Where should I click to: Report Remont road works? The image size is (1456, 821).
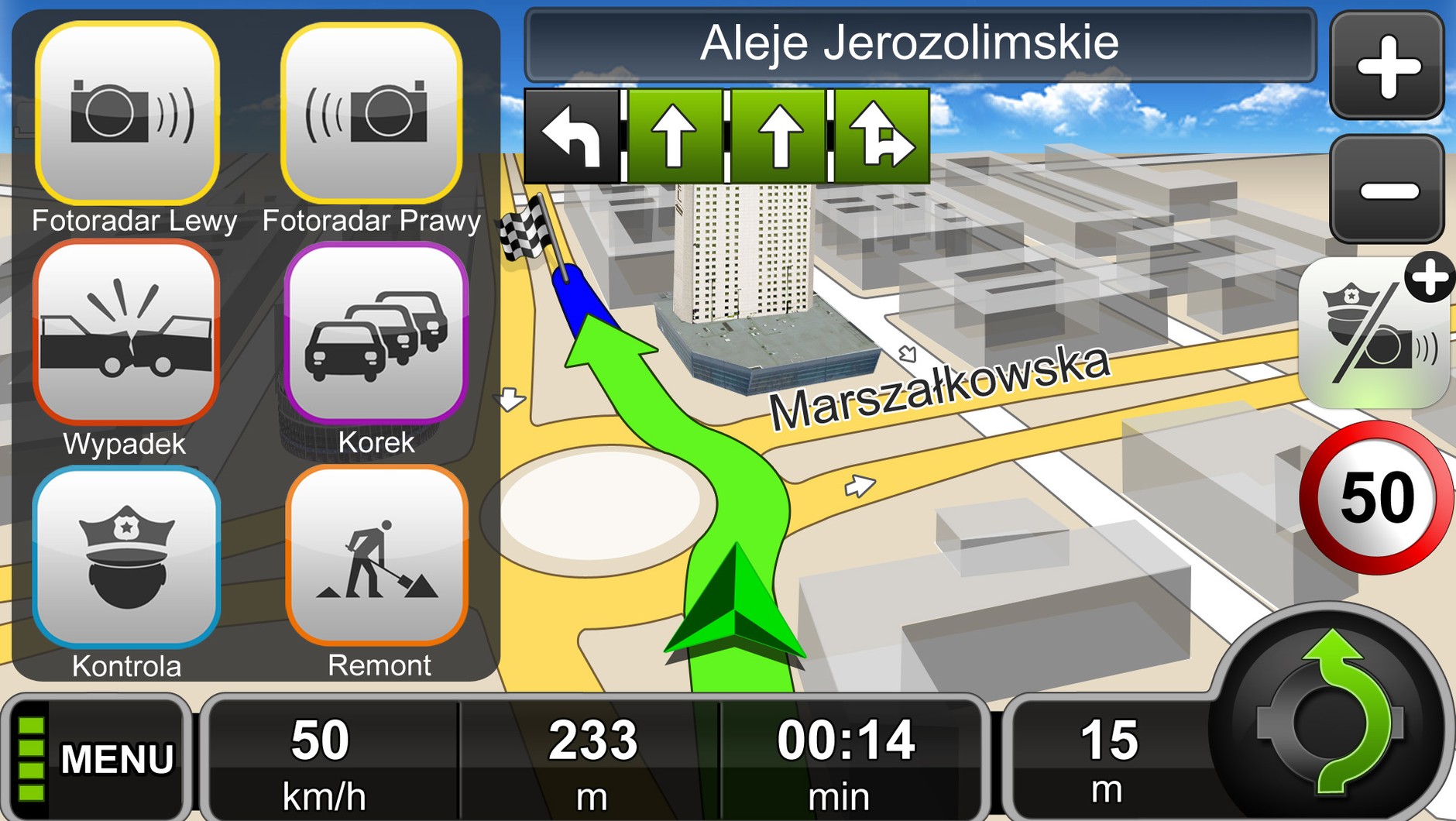pyautogui.click(x=377, y=555)
